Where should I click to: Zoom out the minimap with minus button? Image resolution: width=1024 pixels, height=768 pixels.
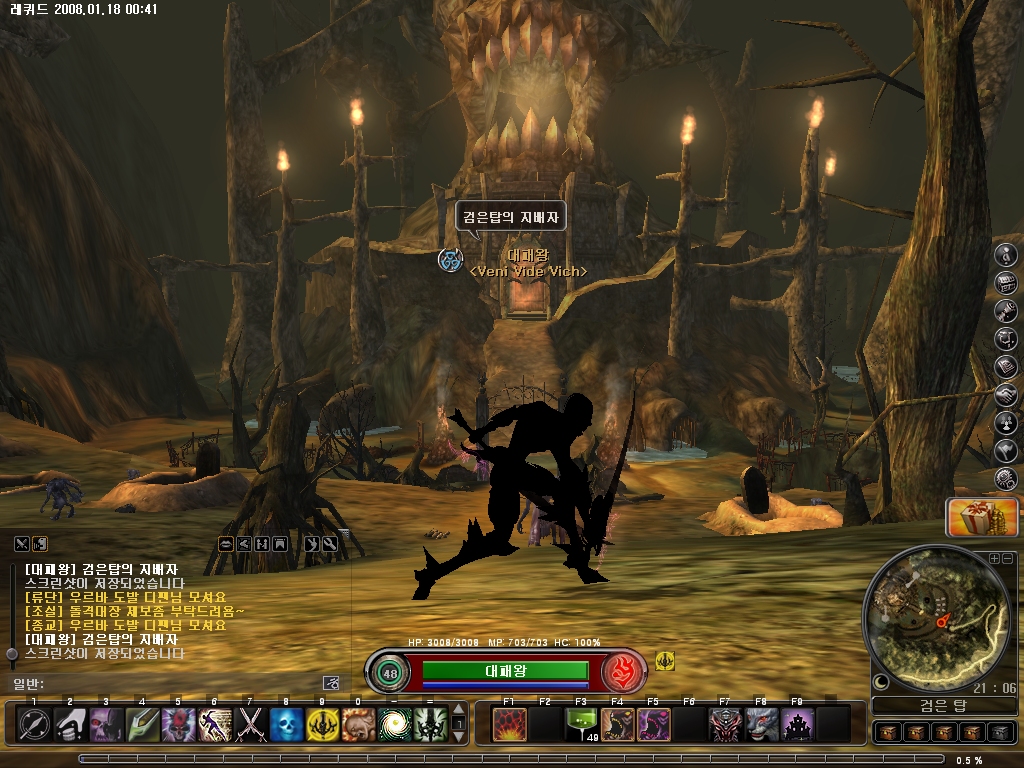click(1007, 558)
